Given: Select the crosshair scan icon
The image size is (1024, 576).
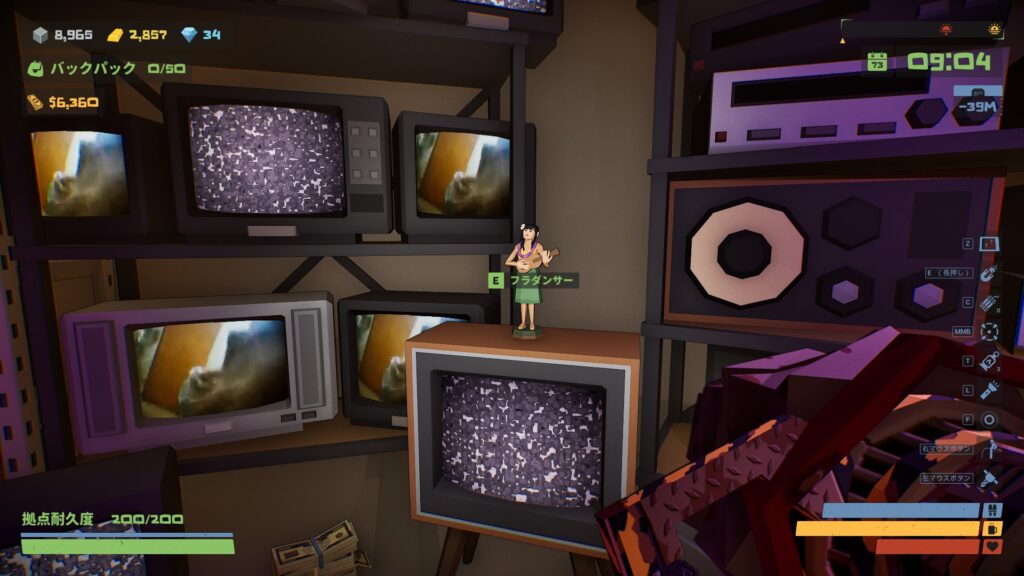Looking at the screenshot, I should click(x=990, y=331).
